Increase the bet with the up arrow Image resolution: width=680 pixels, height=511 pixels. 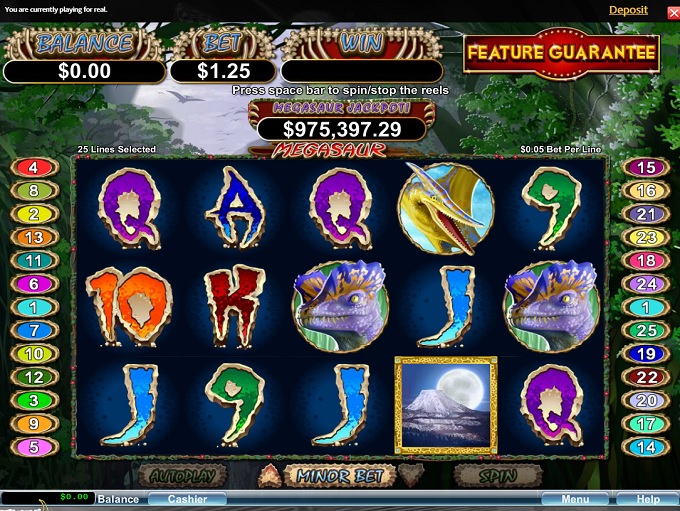(269, 475)
